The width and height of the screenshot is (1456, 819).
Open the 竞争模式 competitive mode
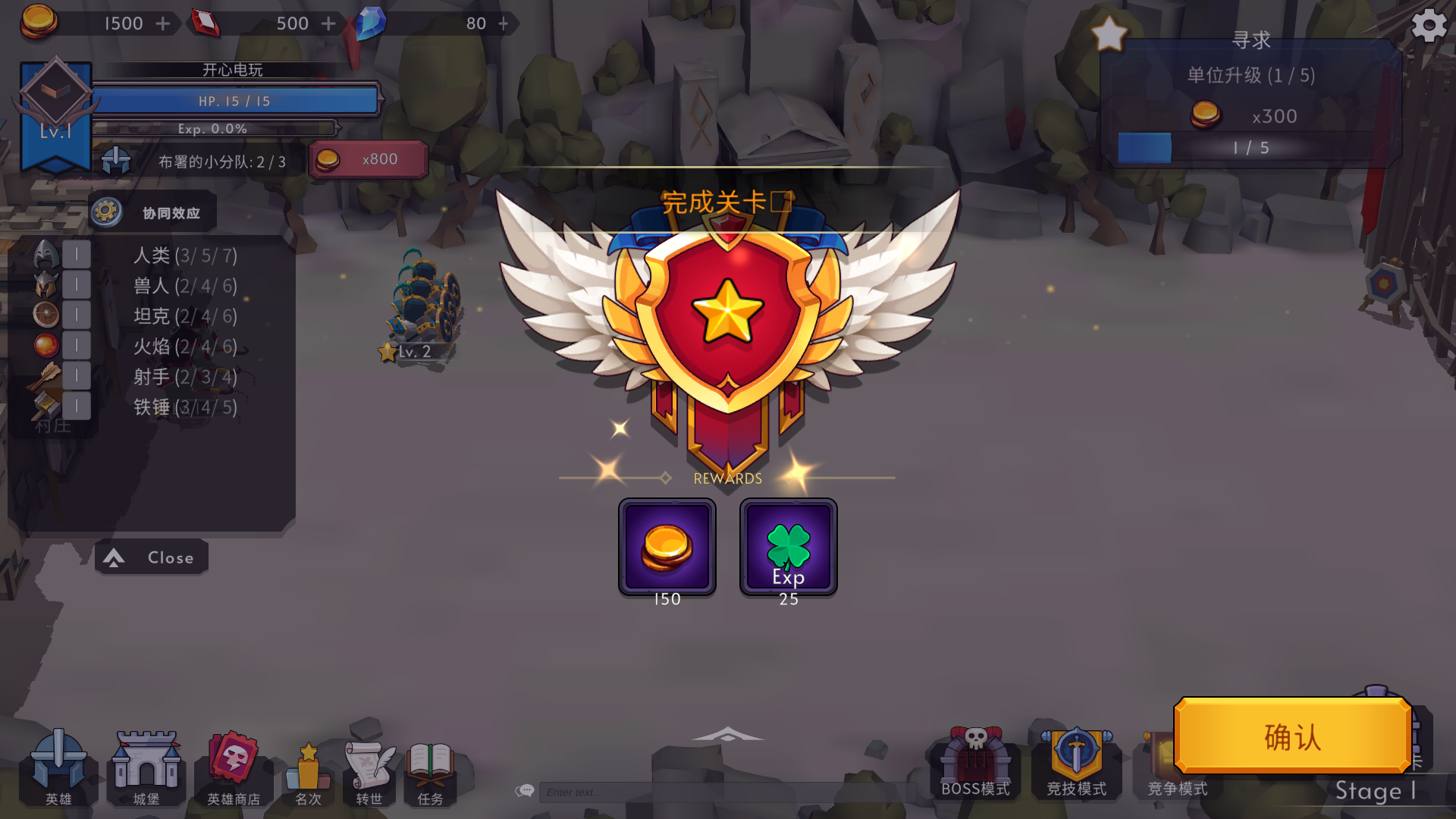point(1172,762)
